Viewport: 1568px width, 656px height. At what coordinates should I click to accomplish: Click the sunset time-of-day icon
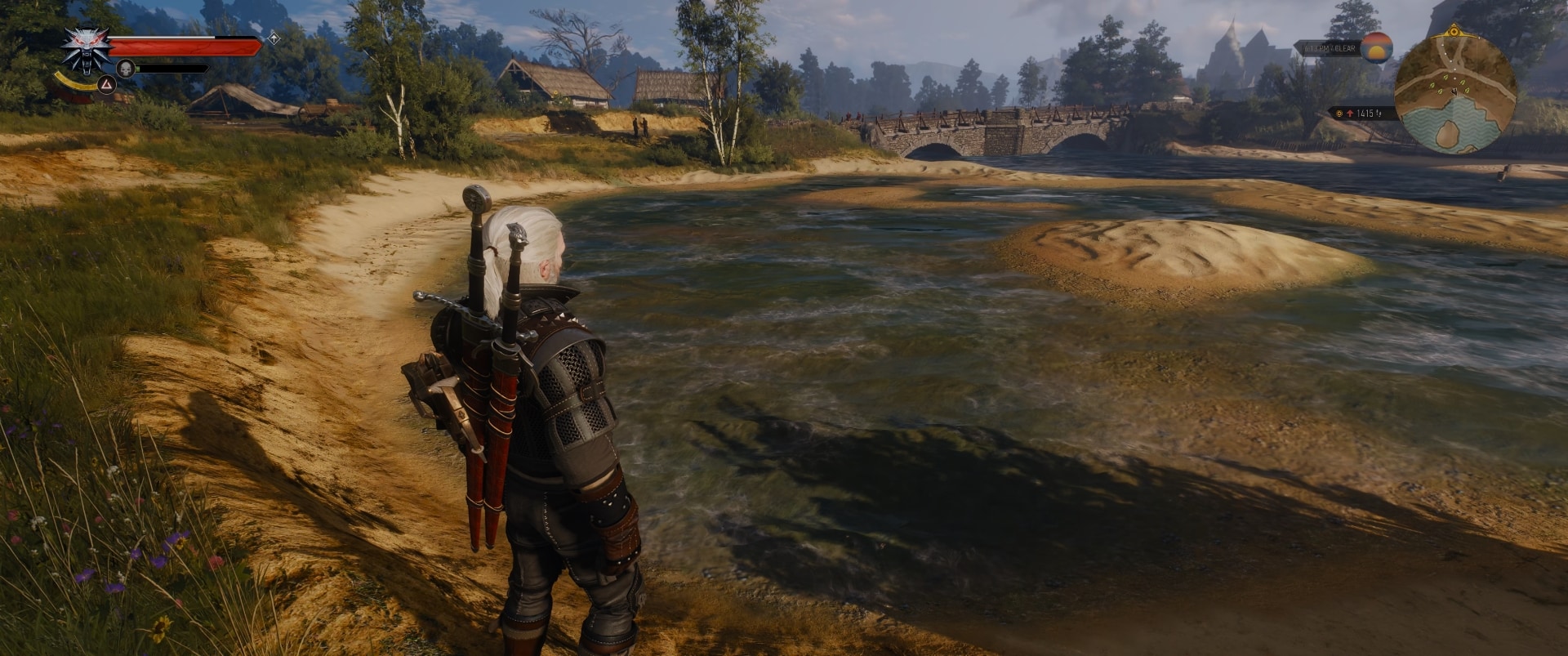pyautogui.click(x=1377, y=48)
